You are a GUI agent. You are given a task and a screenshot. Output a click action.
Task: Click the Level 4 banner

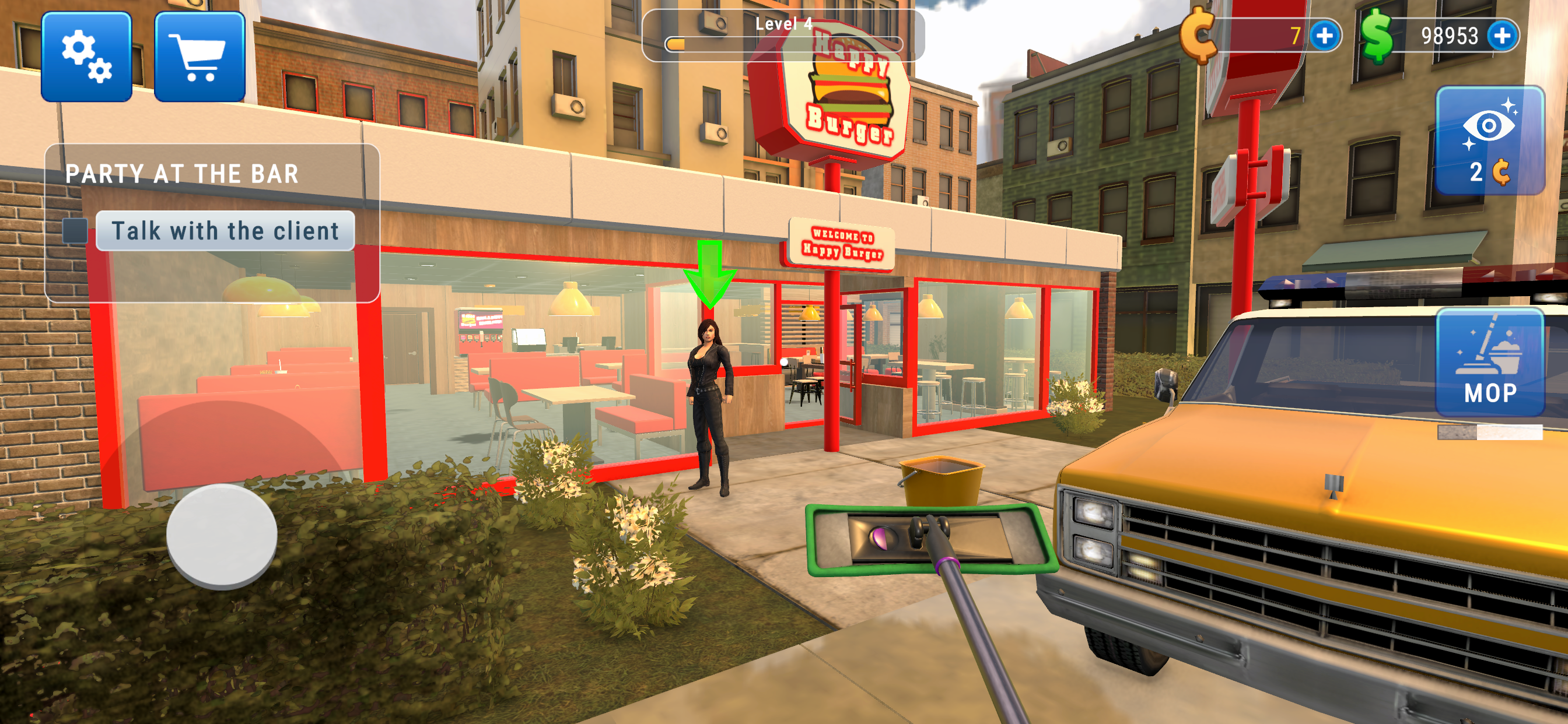pyautogui.click(x=784, y=26)
